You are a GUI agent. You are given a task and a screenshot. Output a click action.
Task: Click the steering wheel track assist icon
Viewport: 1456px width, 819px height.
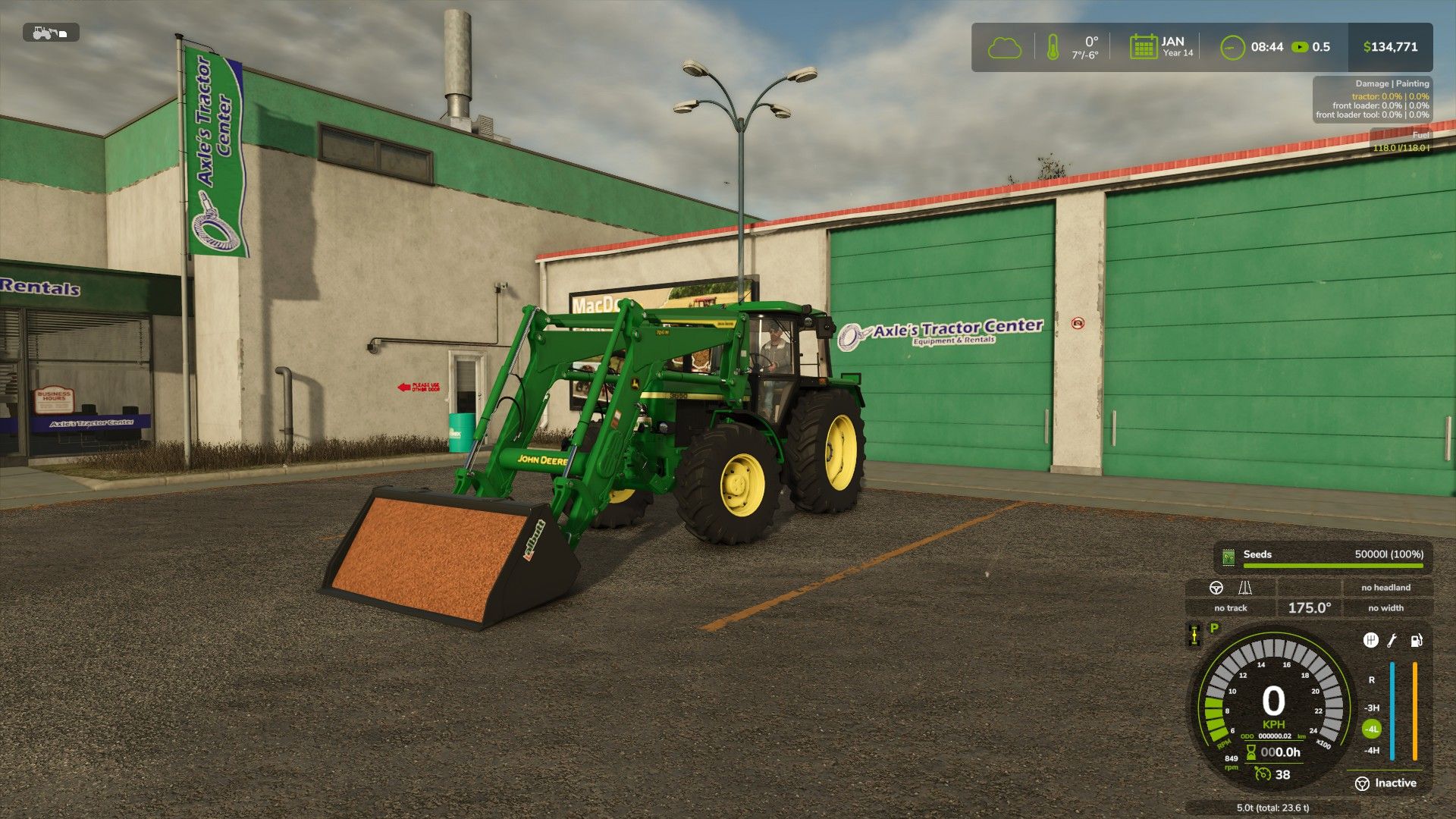(x=1216, y=588)
